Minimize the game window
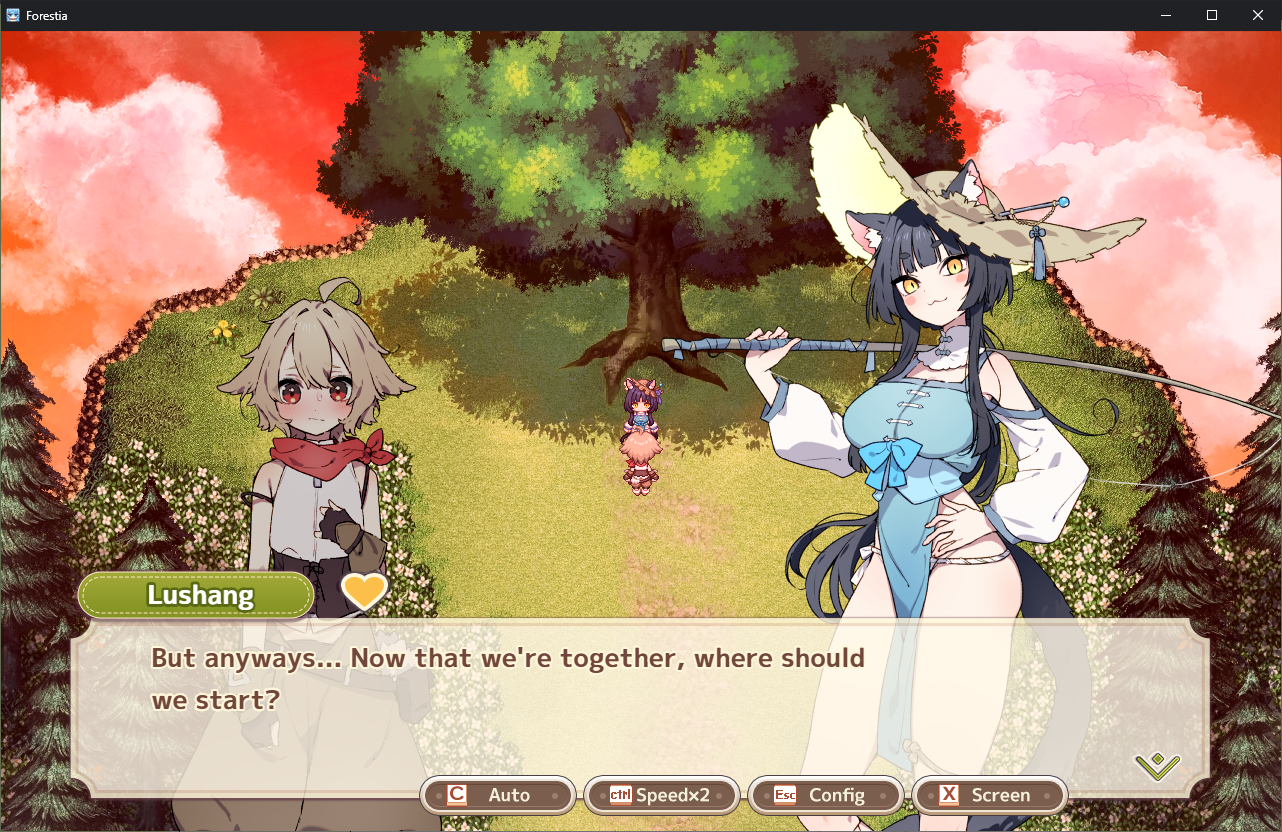The image size is (1282, 832). (1166, 15)
